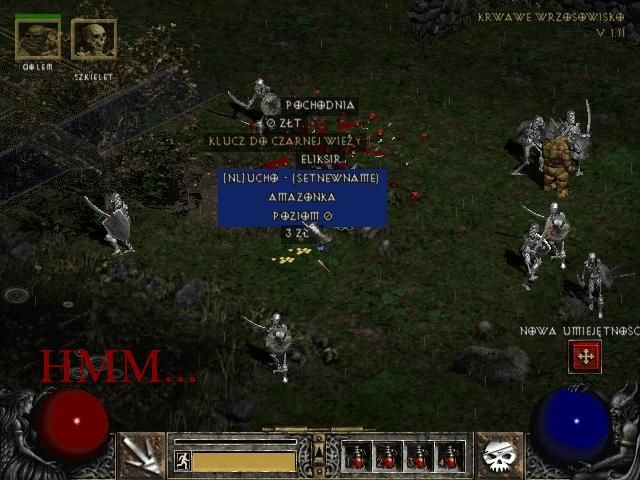Open the new skill red plus button
Viewport: 640px width, 480px height.
(585, 355)
